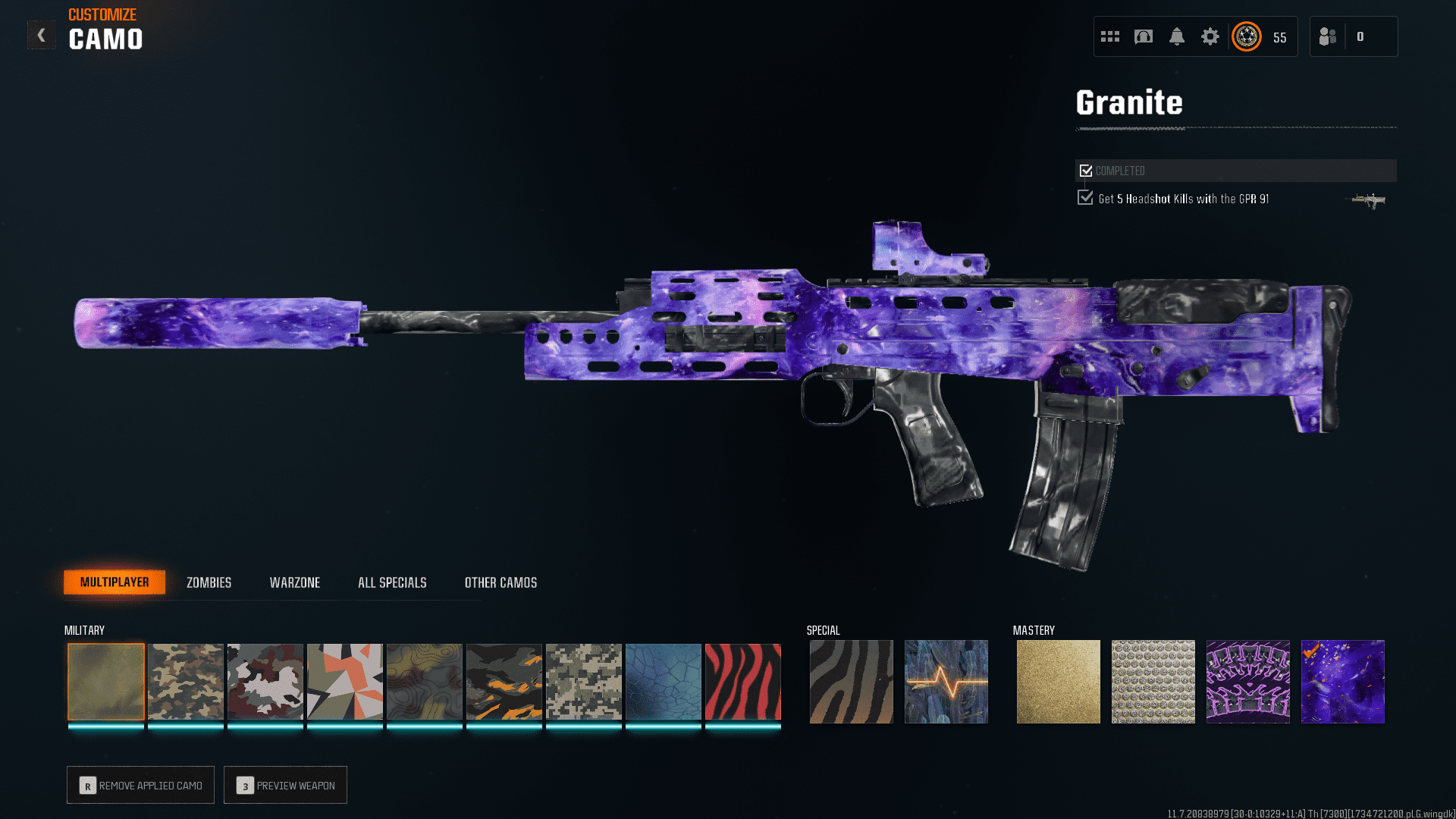
Task: Toggle the Headshot Kills challenge checkmark
Action: click(1085, 197)
